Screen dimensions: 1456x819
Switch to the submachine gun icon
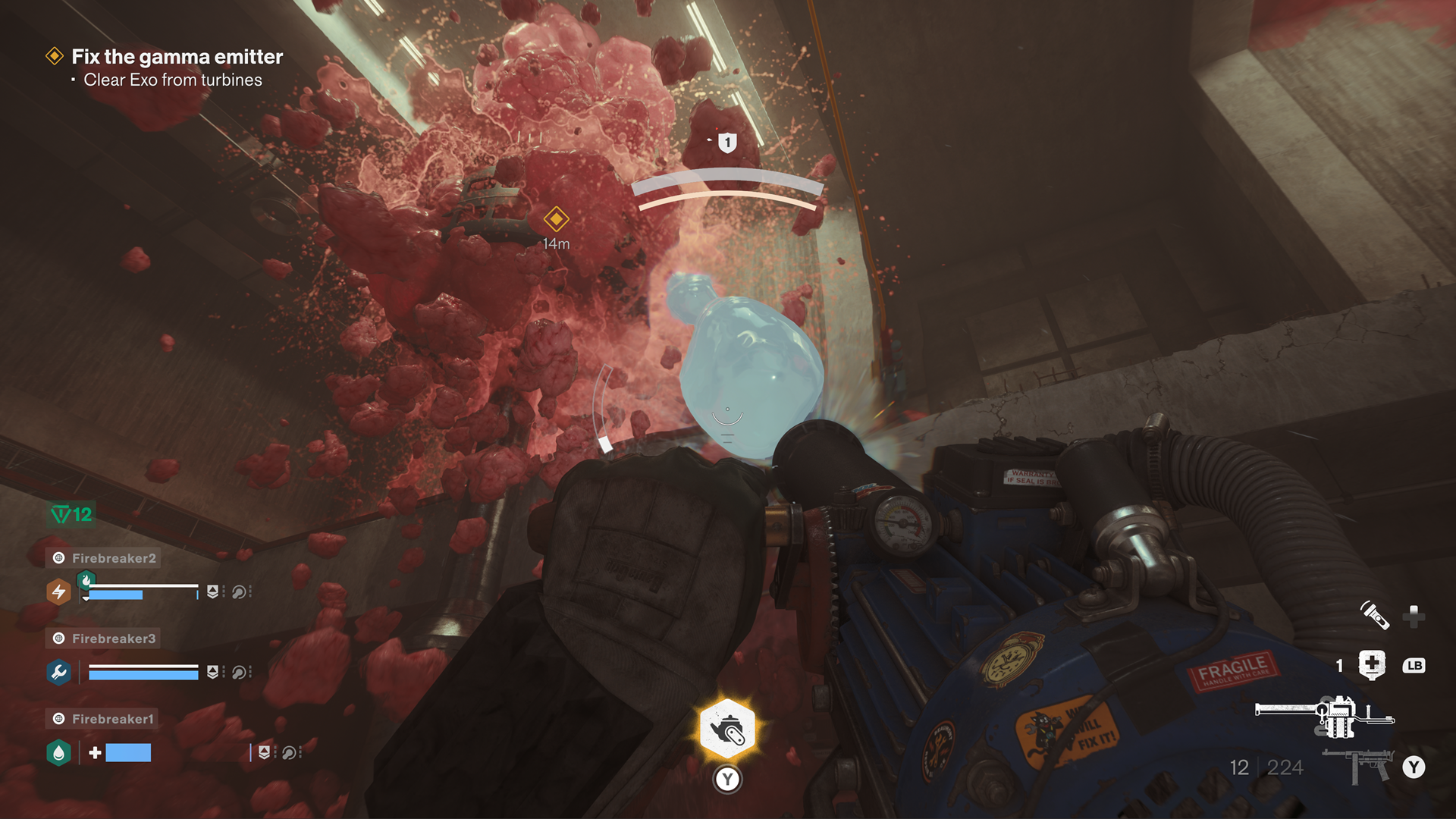(1358, 767)
